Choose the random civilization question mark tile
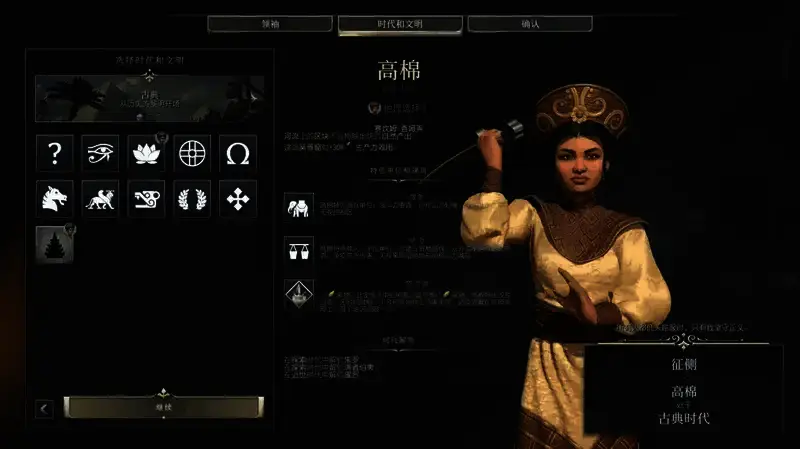 pos(55,153)
